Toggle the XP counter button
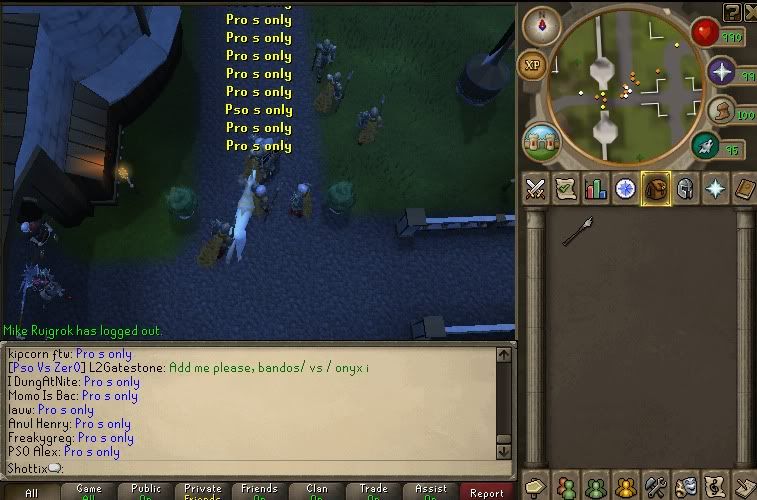This screenshot has width=757, height=500. (x=531, y=66)
